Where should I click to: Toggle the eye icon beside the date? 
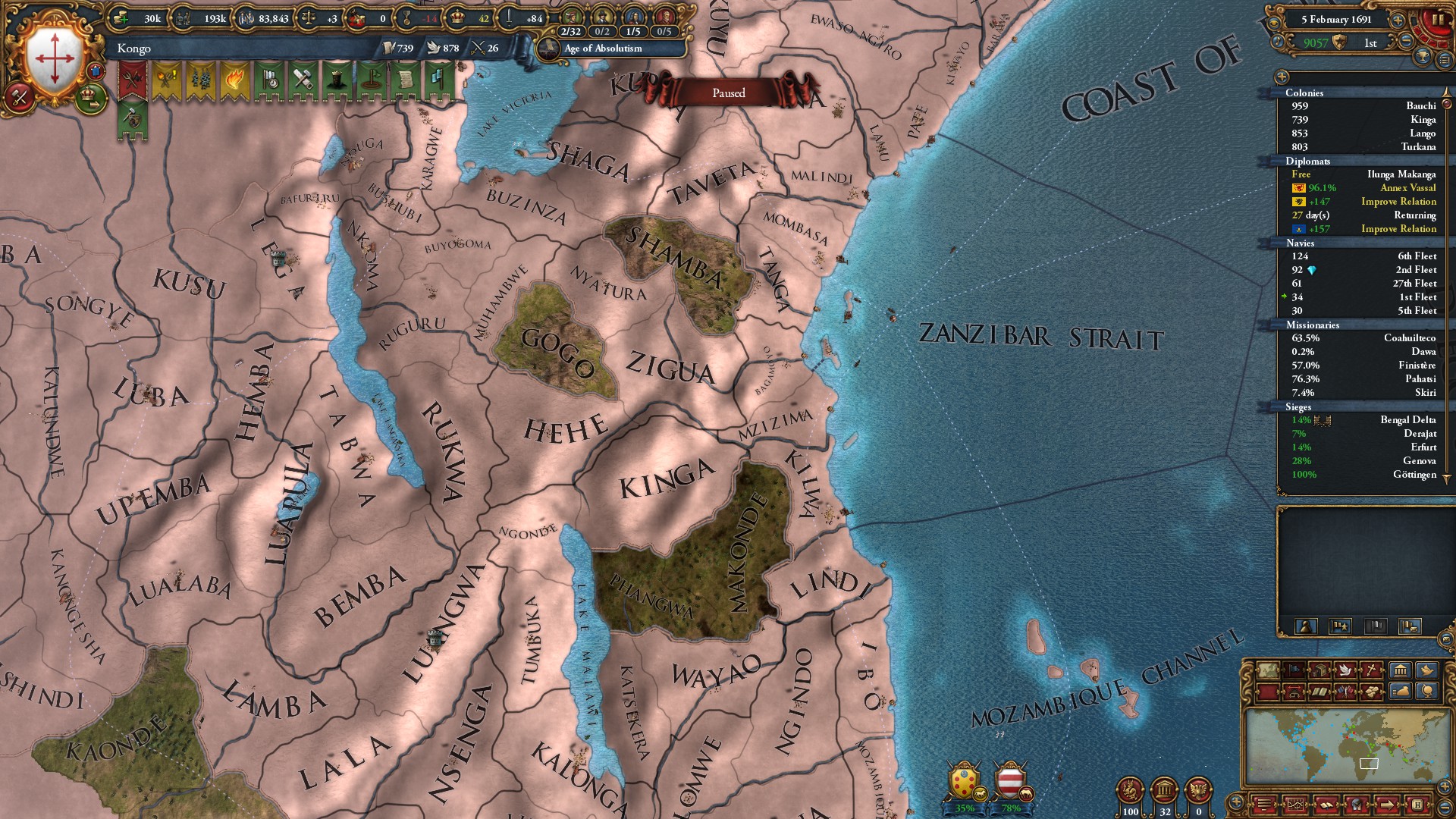point(1274,23)
